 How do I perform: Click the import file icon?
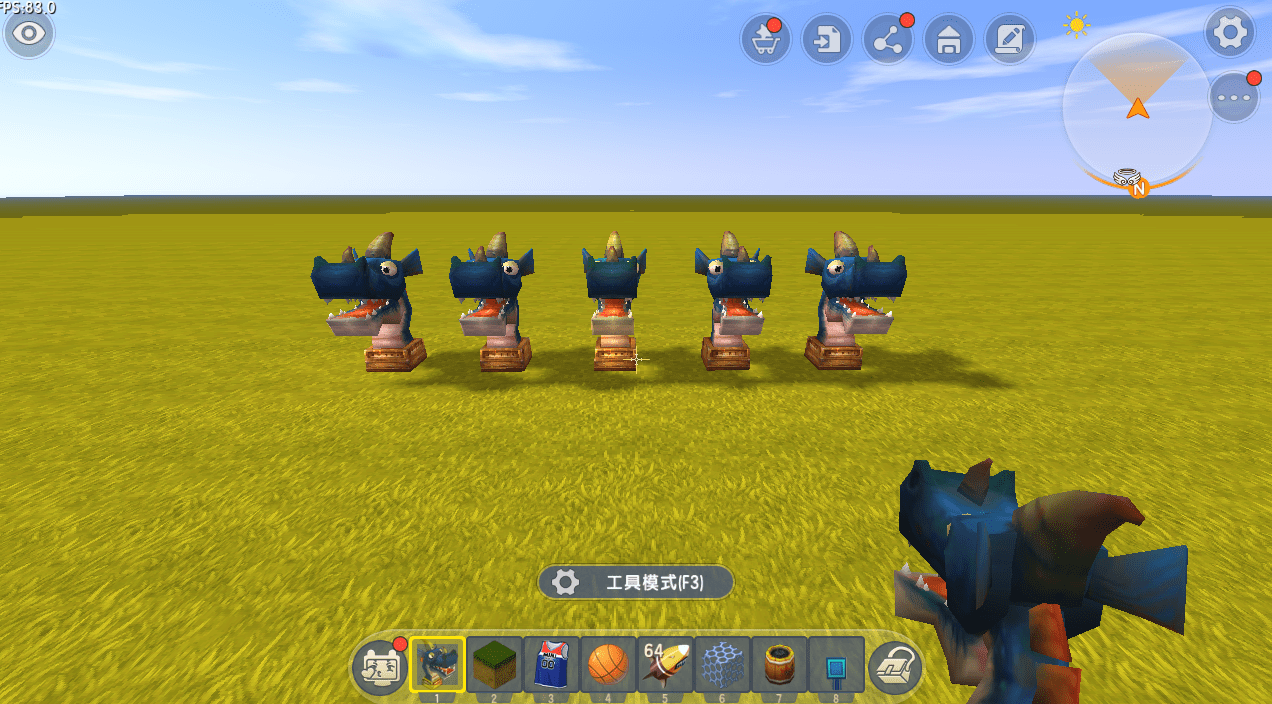(x=827, y=41)
